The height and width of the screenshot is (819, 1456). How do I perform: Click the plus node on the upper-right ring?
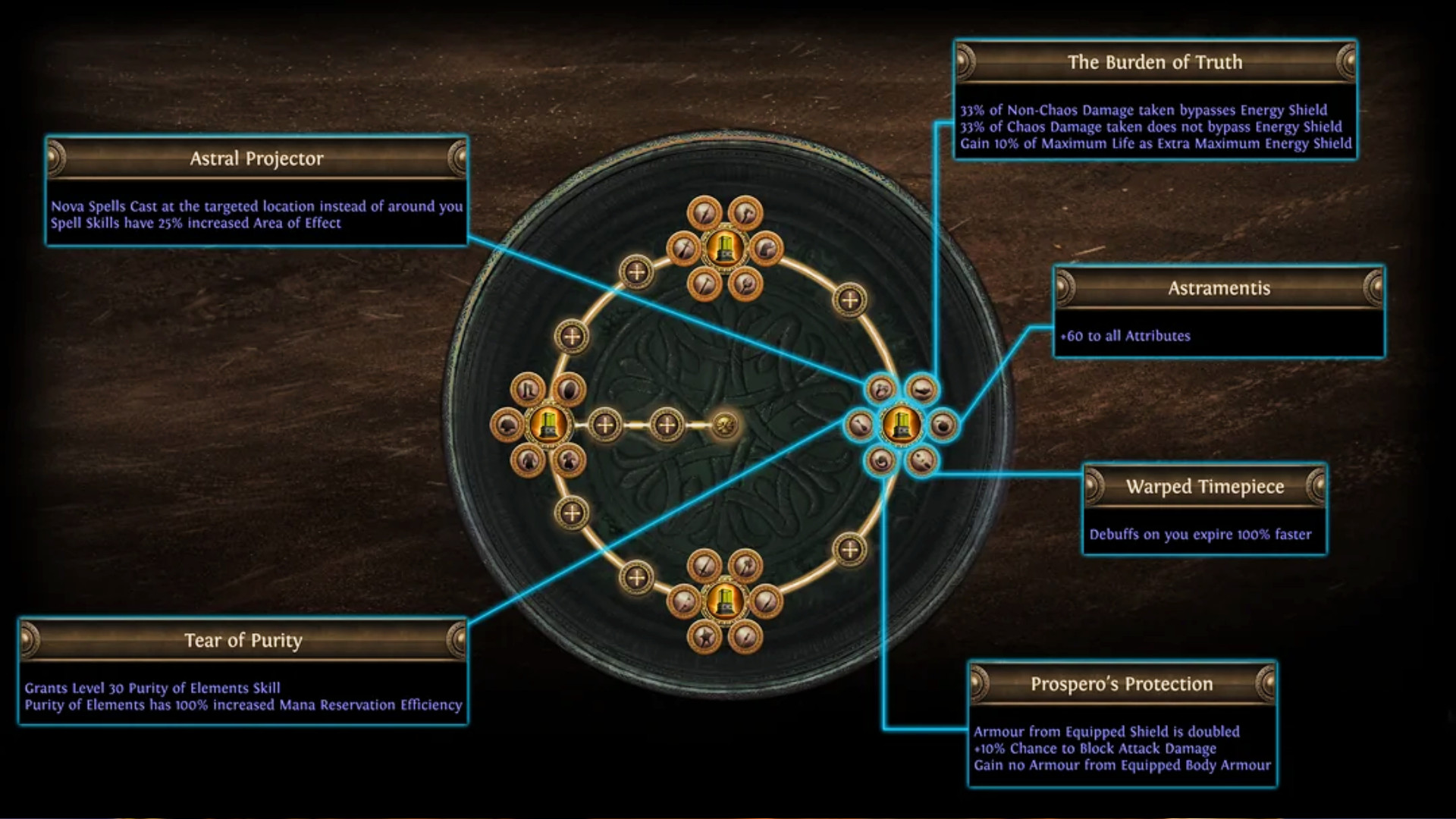[849, 298]
